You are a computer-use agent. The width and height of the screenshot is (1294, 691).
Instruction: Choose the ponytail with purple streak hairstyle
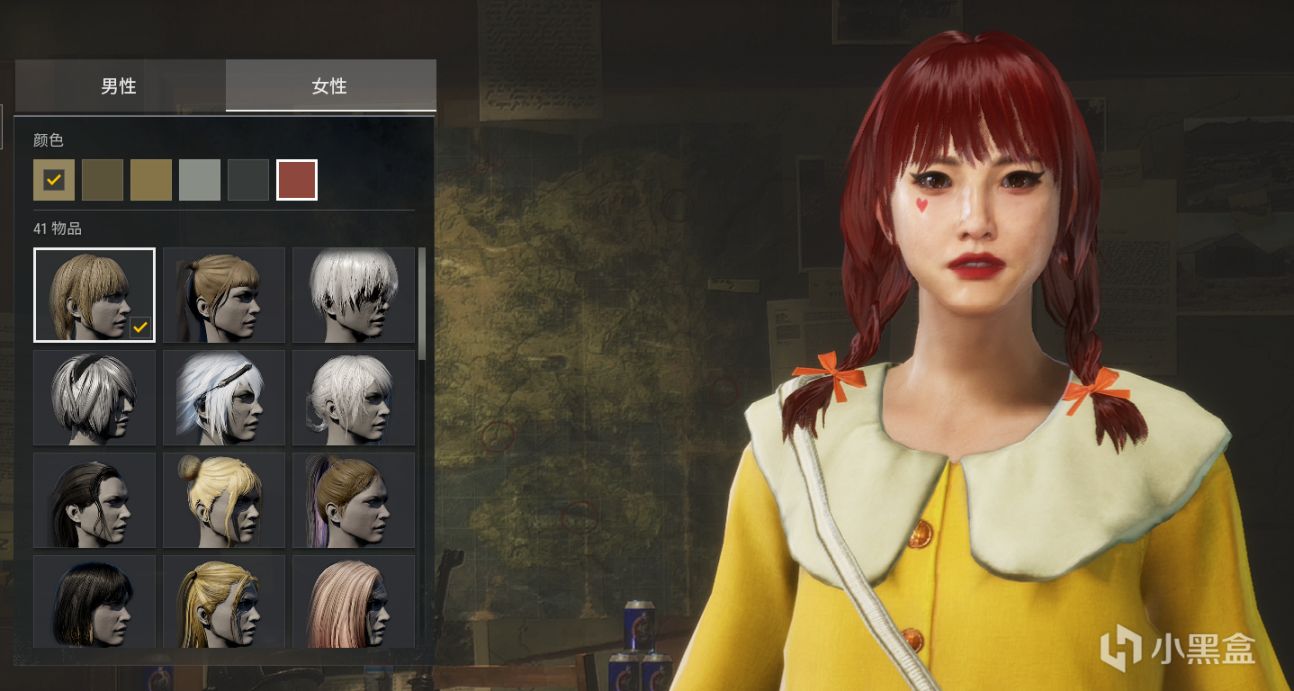pos(353,500)
